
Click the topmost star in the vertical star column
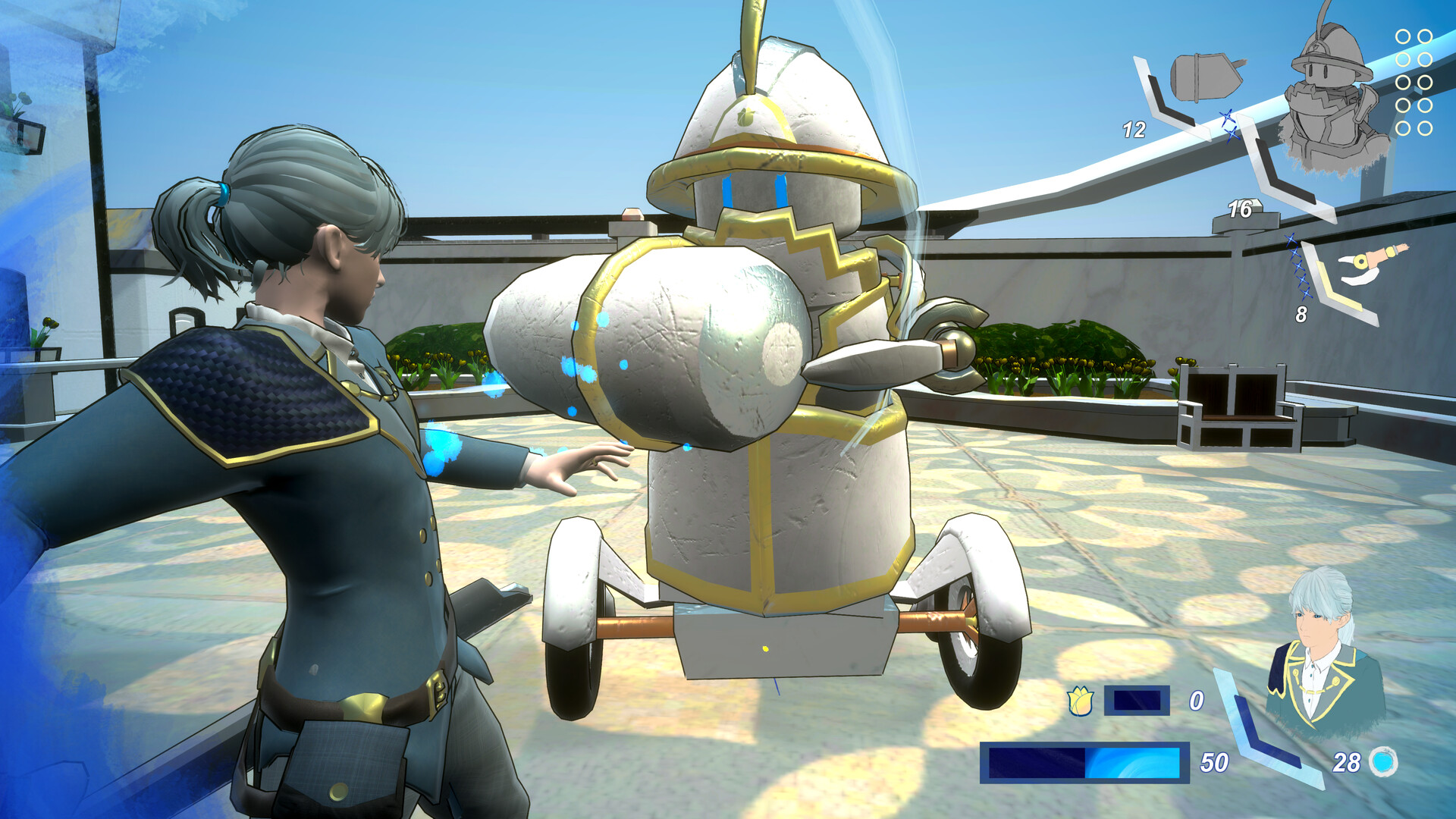click(x=1292, y=239)
